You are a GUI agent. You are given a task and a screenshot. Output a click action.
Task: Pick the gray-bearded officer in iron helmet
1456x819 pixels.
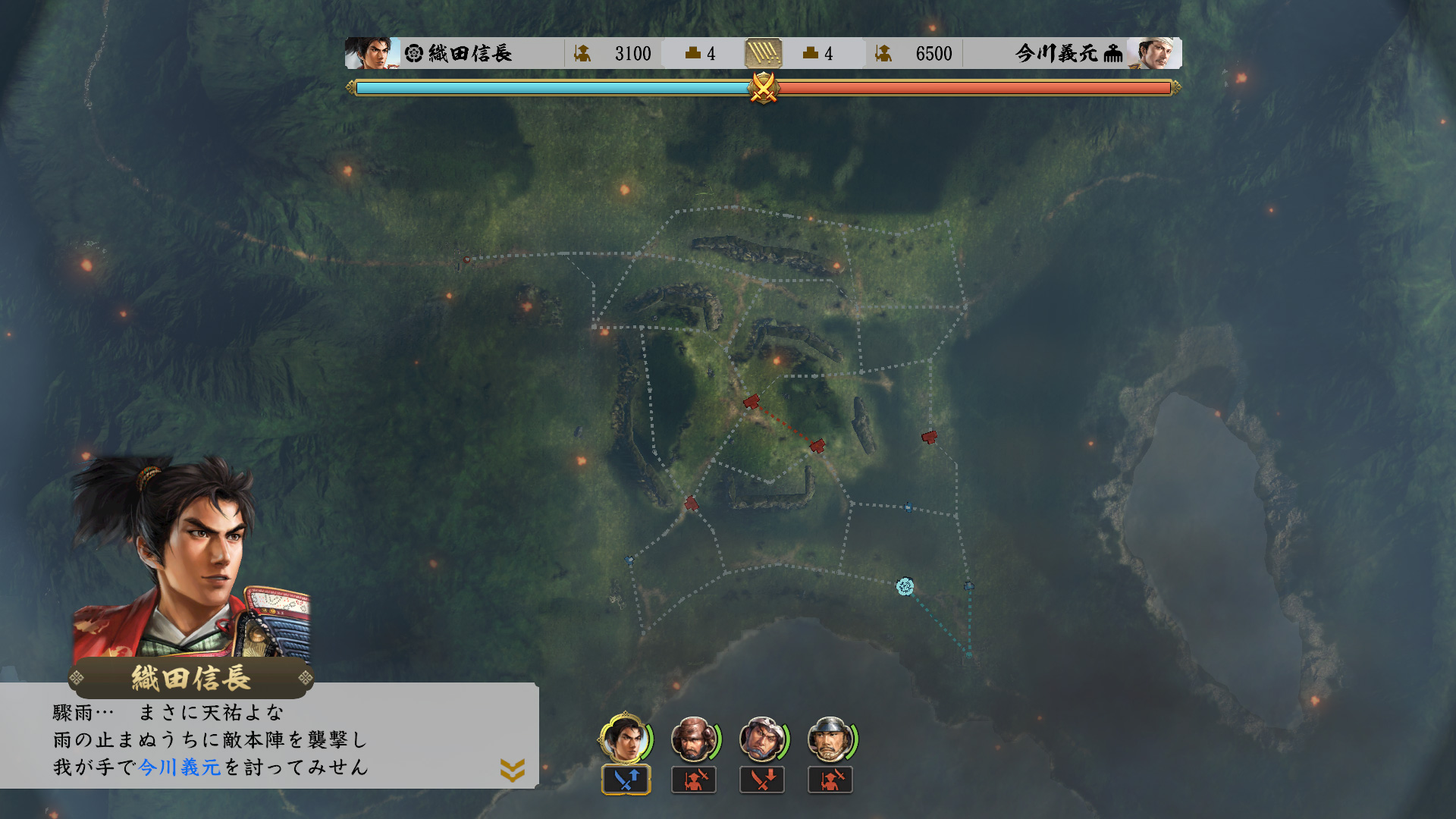[x=830, y=739]
